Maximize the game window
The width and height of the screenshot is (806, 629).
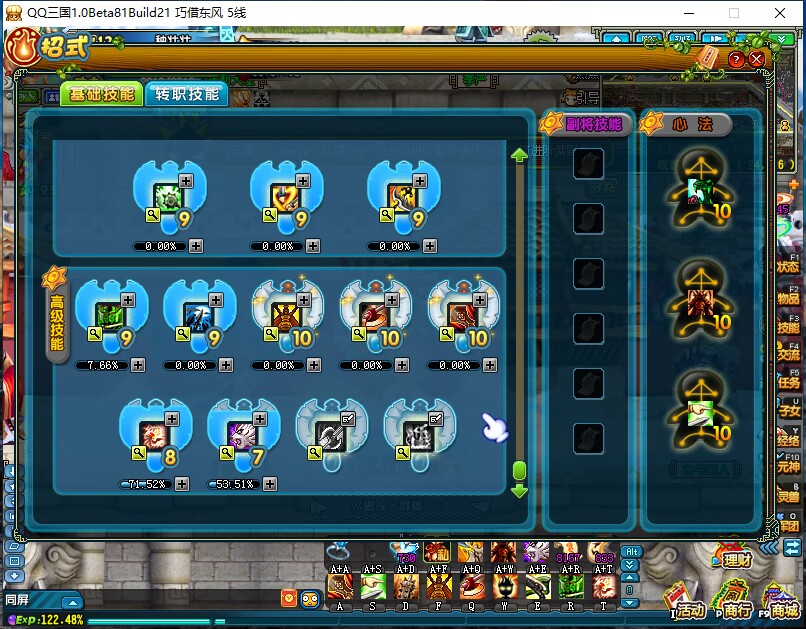[734, 13]
